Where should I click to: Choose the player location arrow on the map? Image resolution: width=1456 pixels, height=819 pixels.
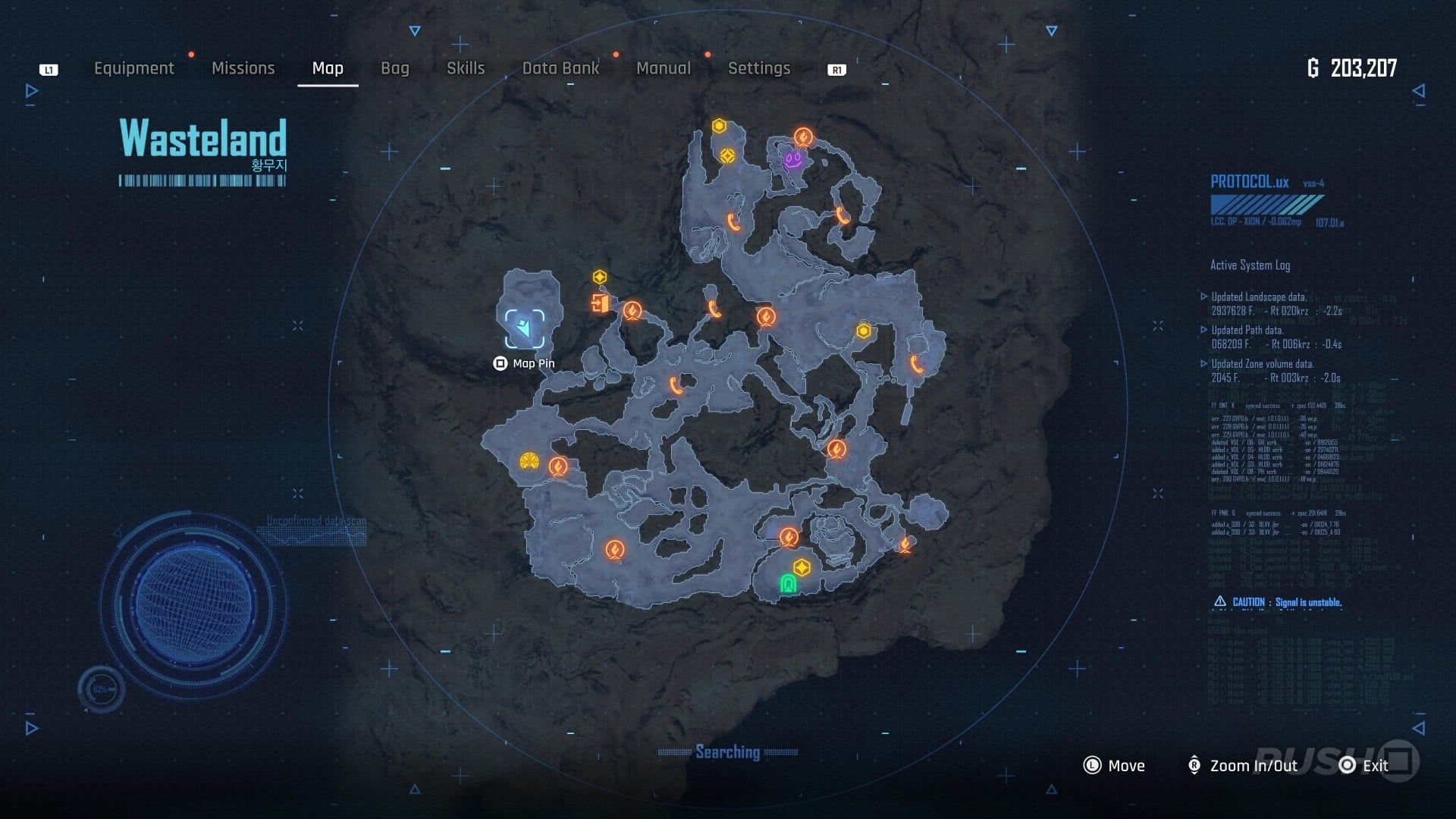point(524,328)
